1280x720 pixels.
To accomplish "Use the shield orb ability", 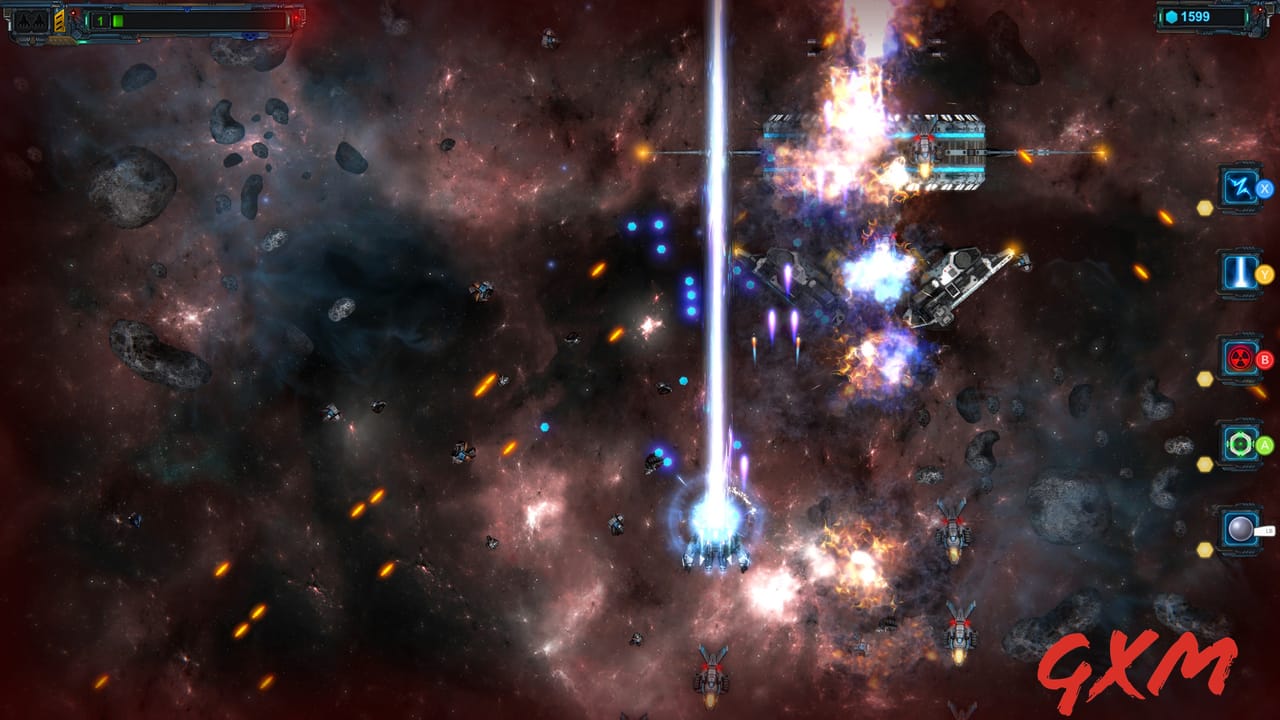I will coord(1239,528).
